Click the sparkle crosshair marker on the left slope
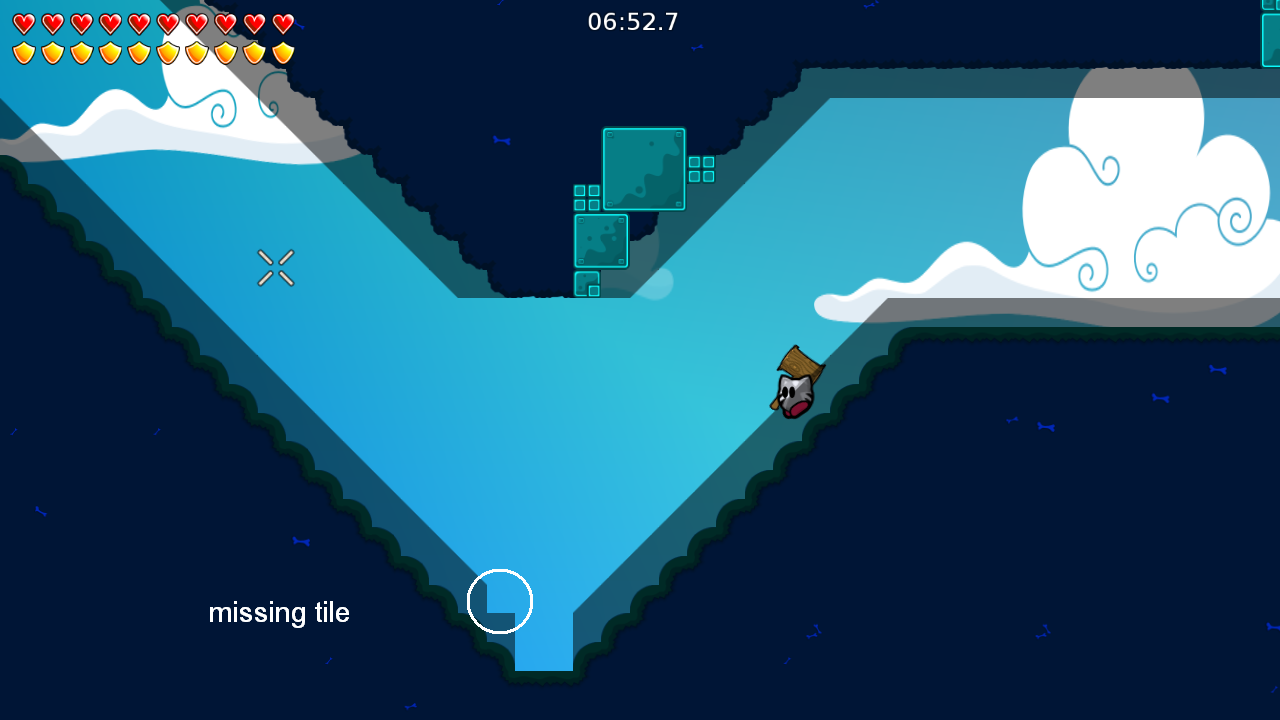The height and width of the screenshot is (720, 1280). click(275, 267)
